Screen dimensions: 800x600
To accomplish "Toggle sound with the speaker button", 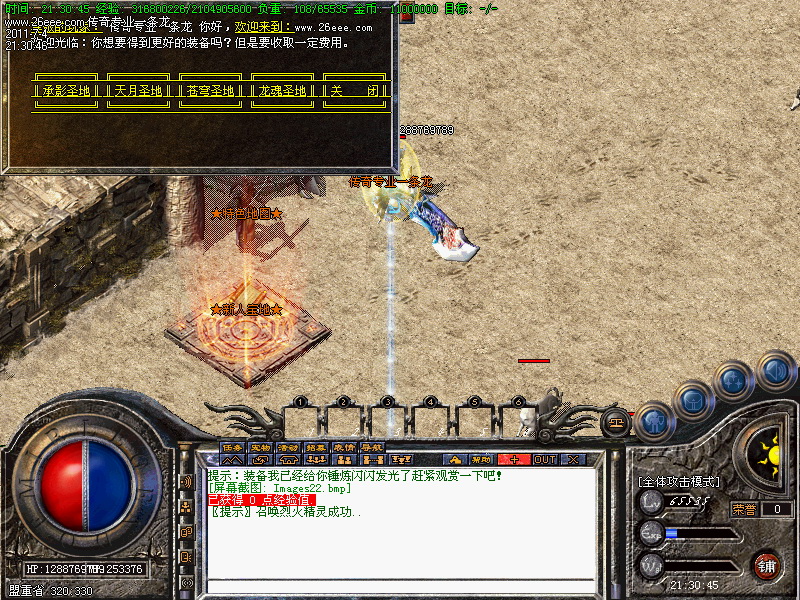I will tap(776, 371).
